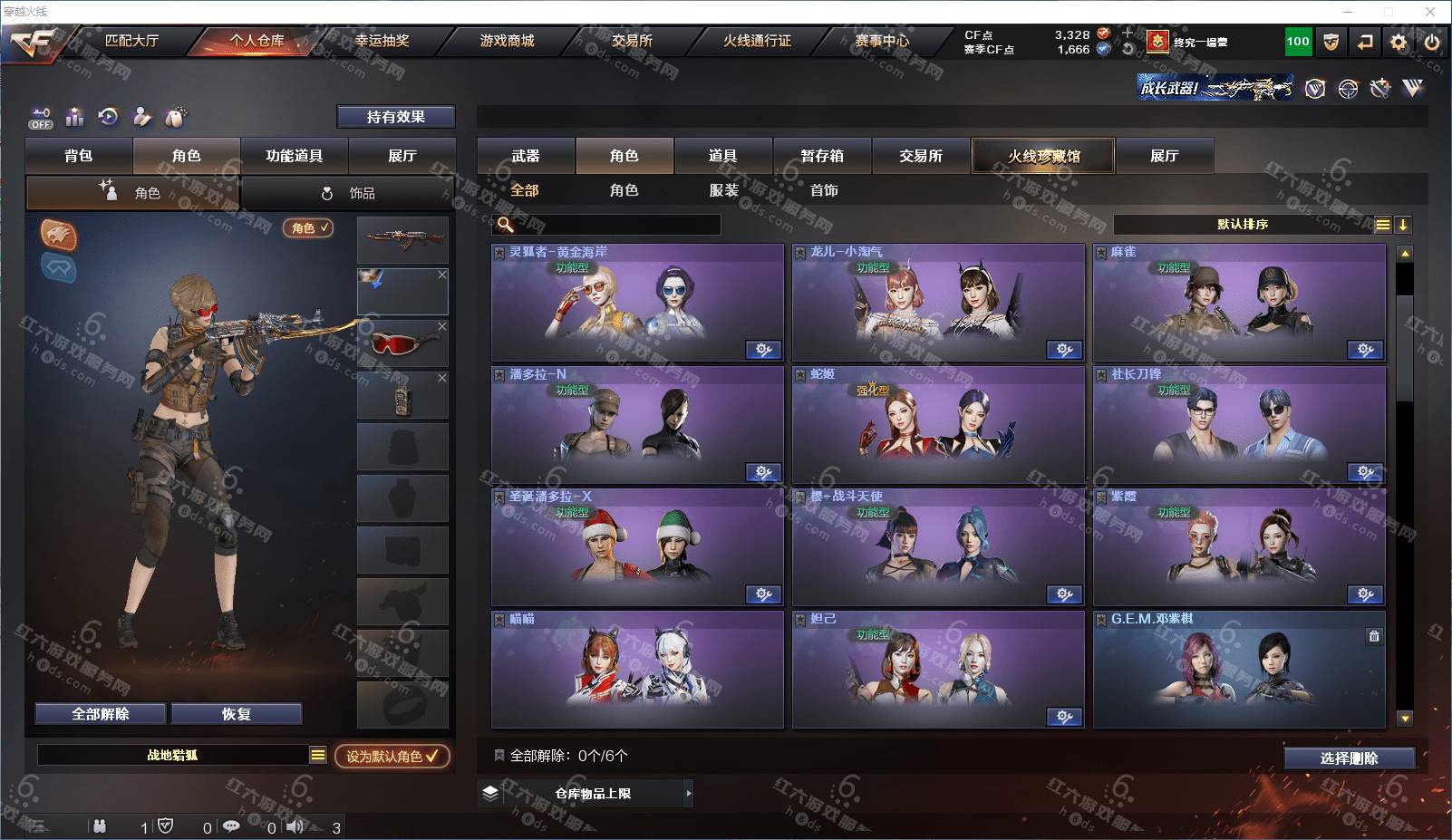Show the 饰品 accessories sub-tab
This screenshot has width=1452, height=840.
(349, 193)
